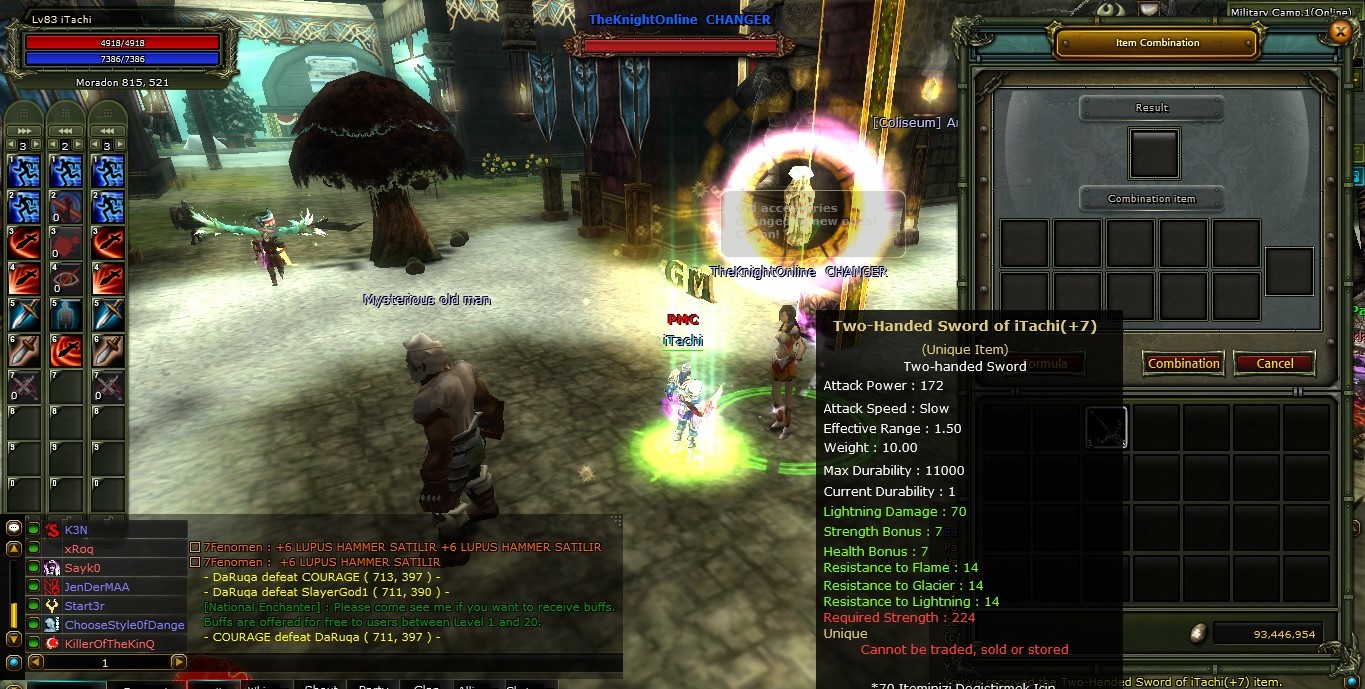1365x689 pixels.
Task: Click the Combination button
Action: pos(1183,363)
